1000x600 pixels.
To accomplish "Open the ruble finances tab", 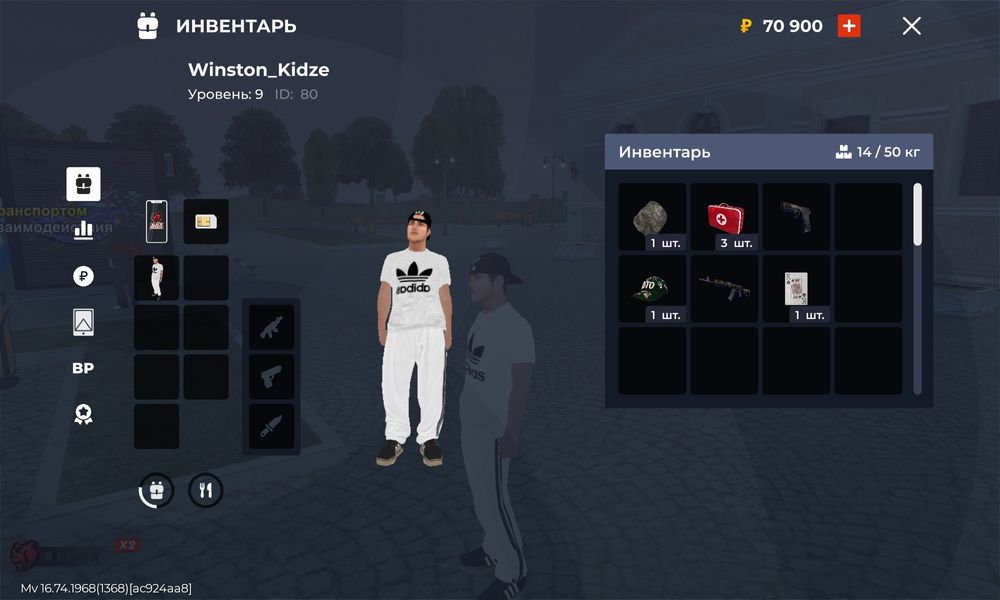I will click(83, 276).
